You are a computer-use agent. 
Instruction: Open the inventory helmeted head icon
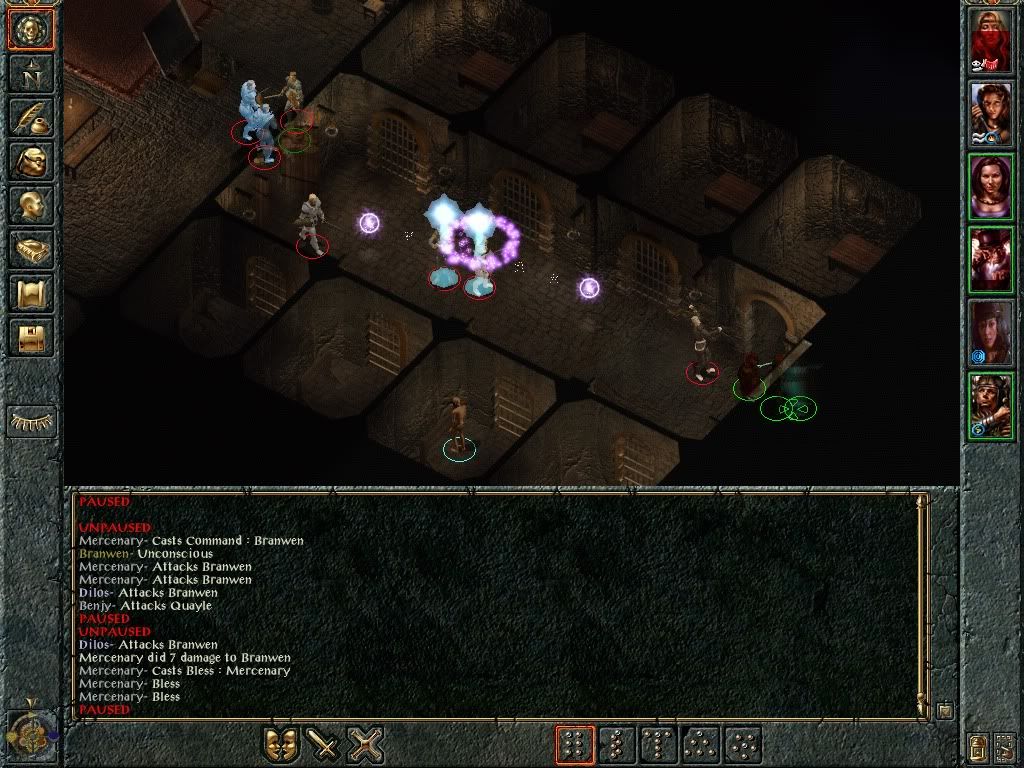coord(32,161)
